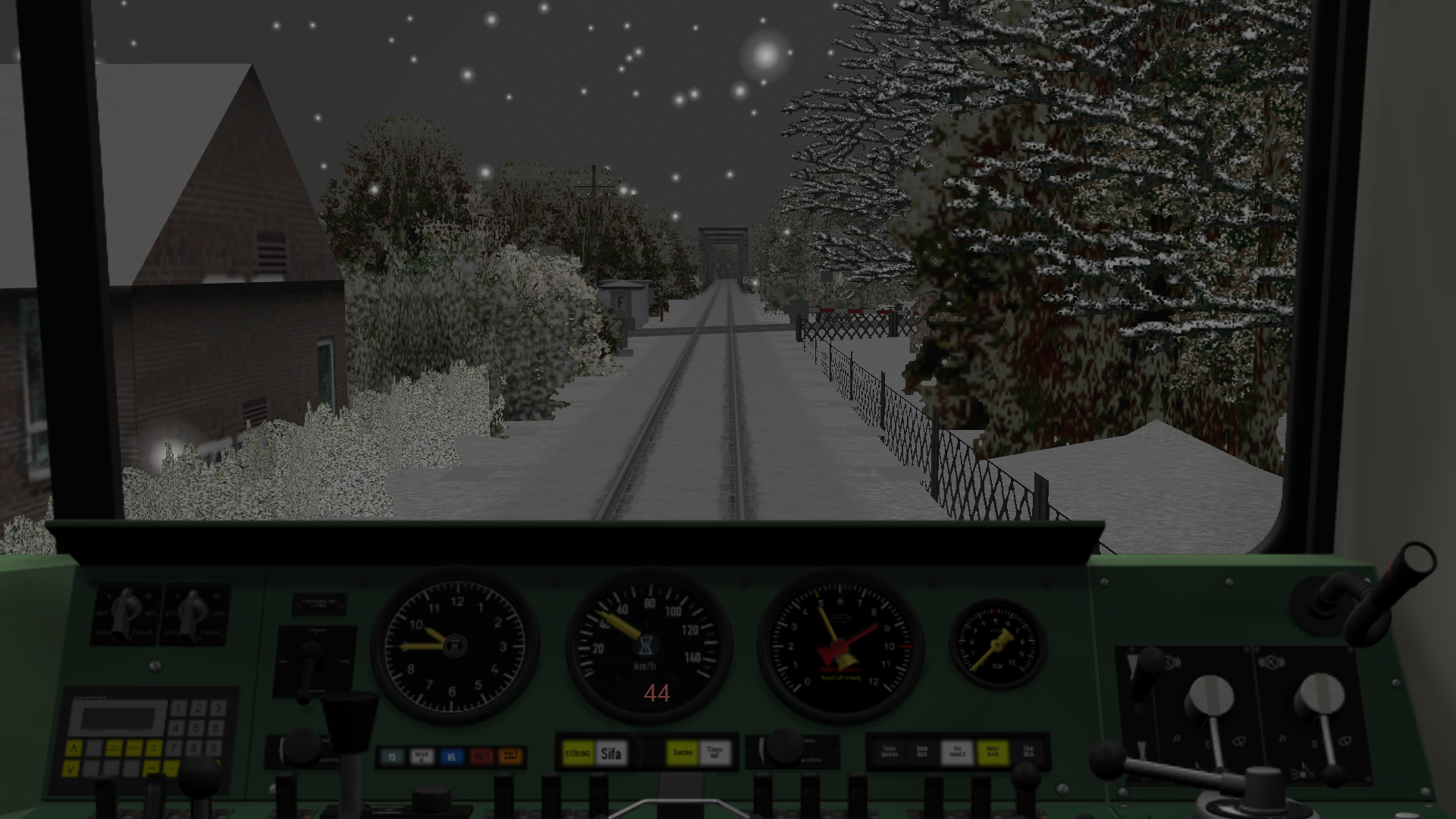Click the teal 70 button
The height and width of the screenshot is (819, 1456).
pos(392,756)
